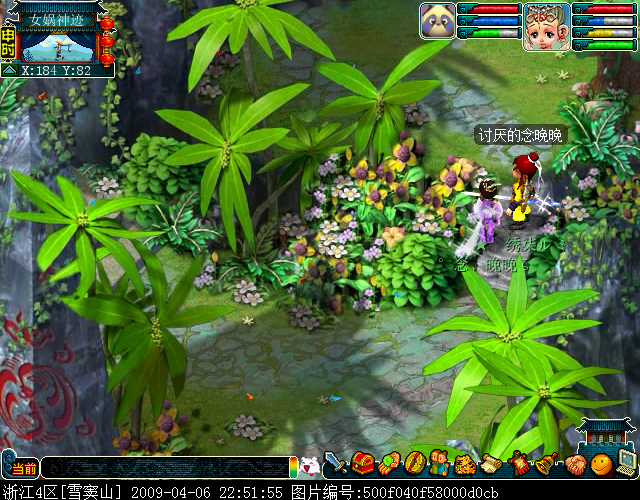640x500 pixels.
Task: Click the hand holding green gem icon
Action: (388, 464)
